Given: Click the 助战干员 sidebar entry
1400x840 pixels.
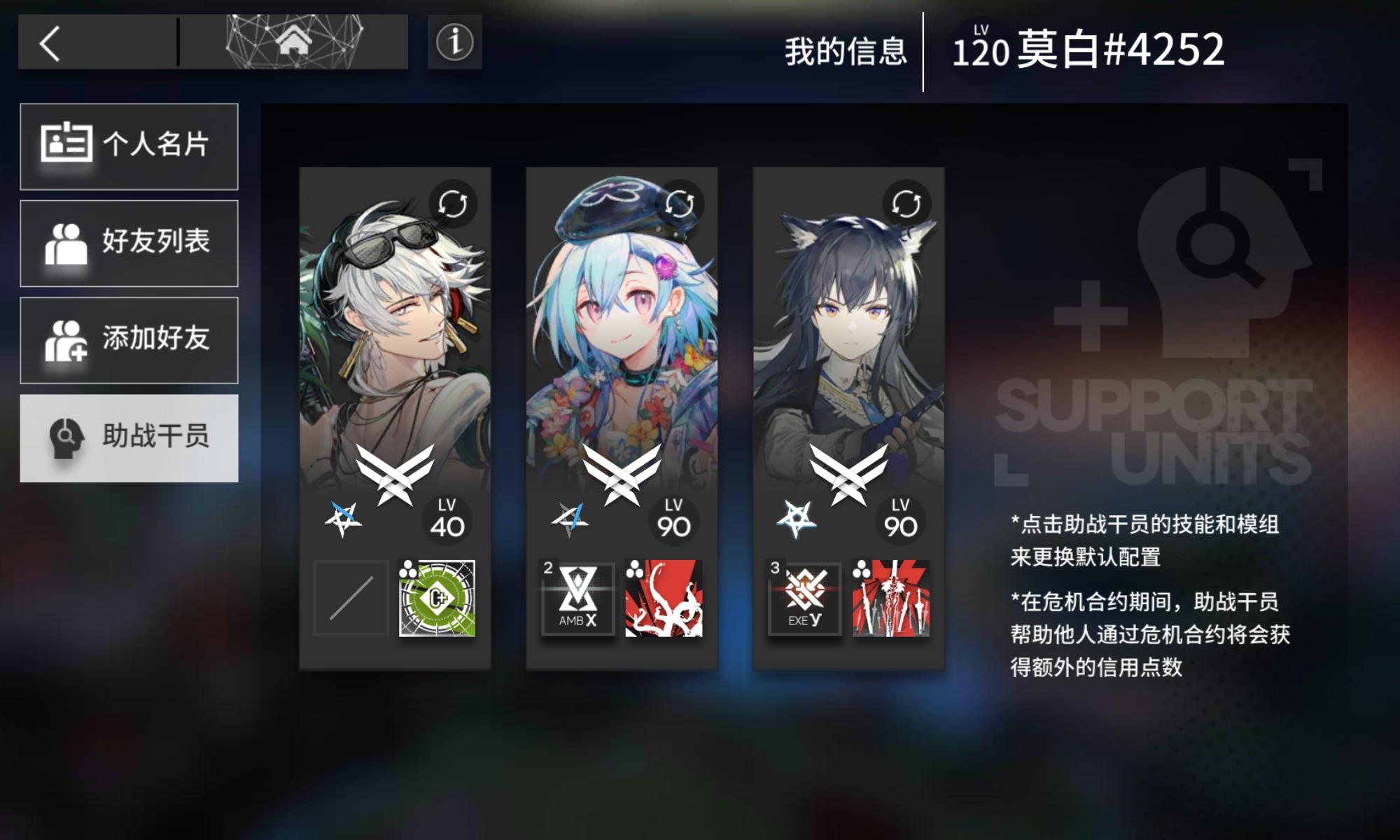Looking at the screenshot, I should coord(129,437).
